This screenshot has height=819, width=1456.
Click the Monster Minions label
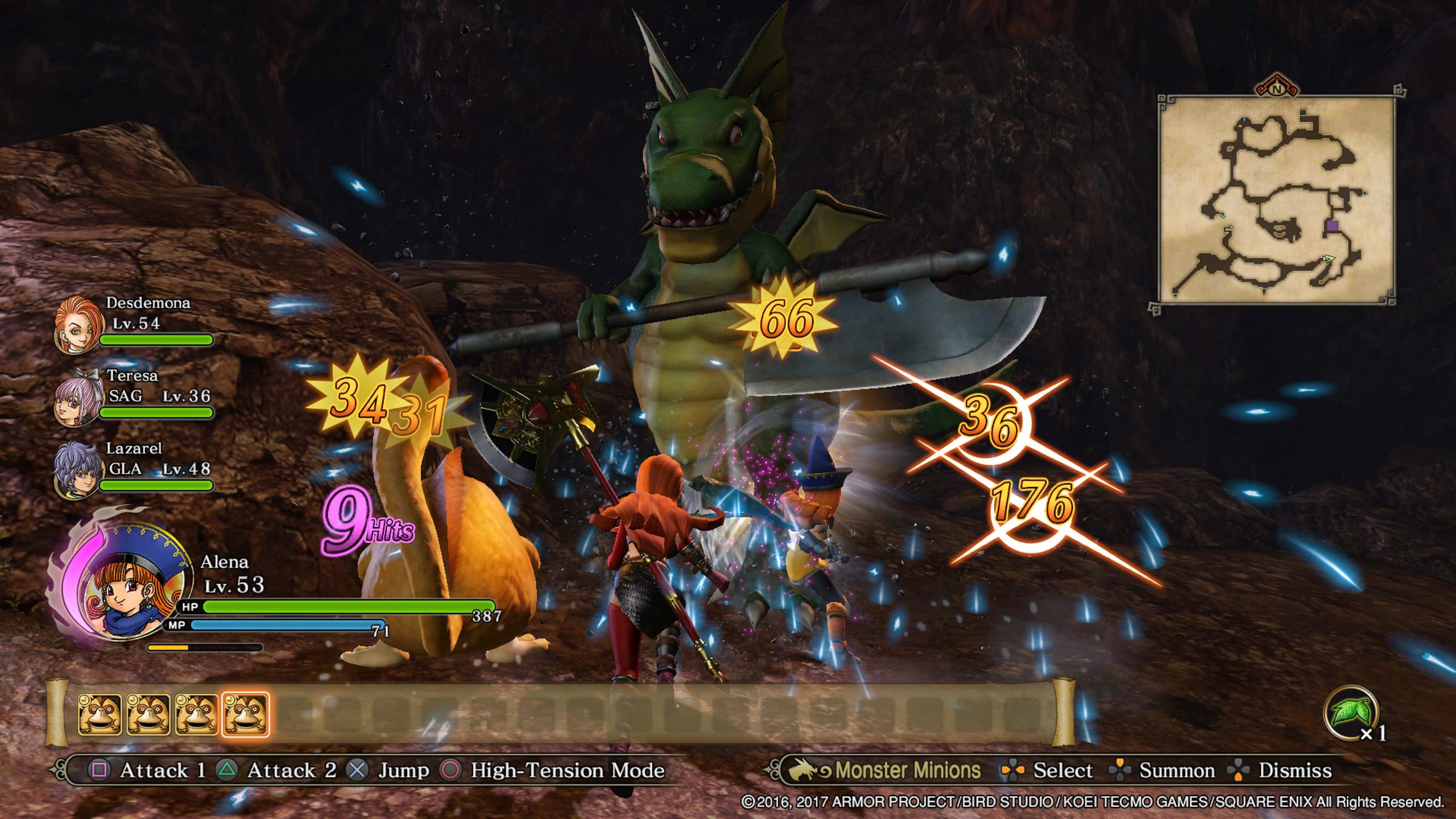(907, 770)
